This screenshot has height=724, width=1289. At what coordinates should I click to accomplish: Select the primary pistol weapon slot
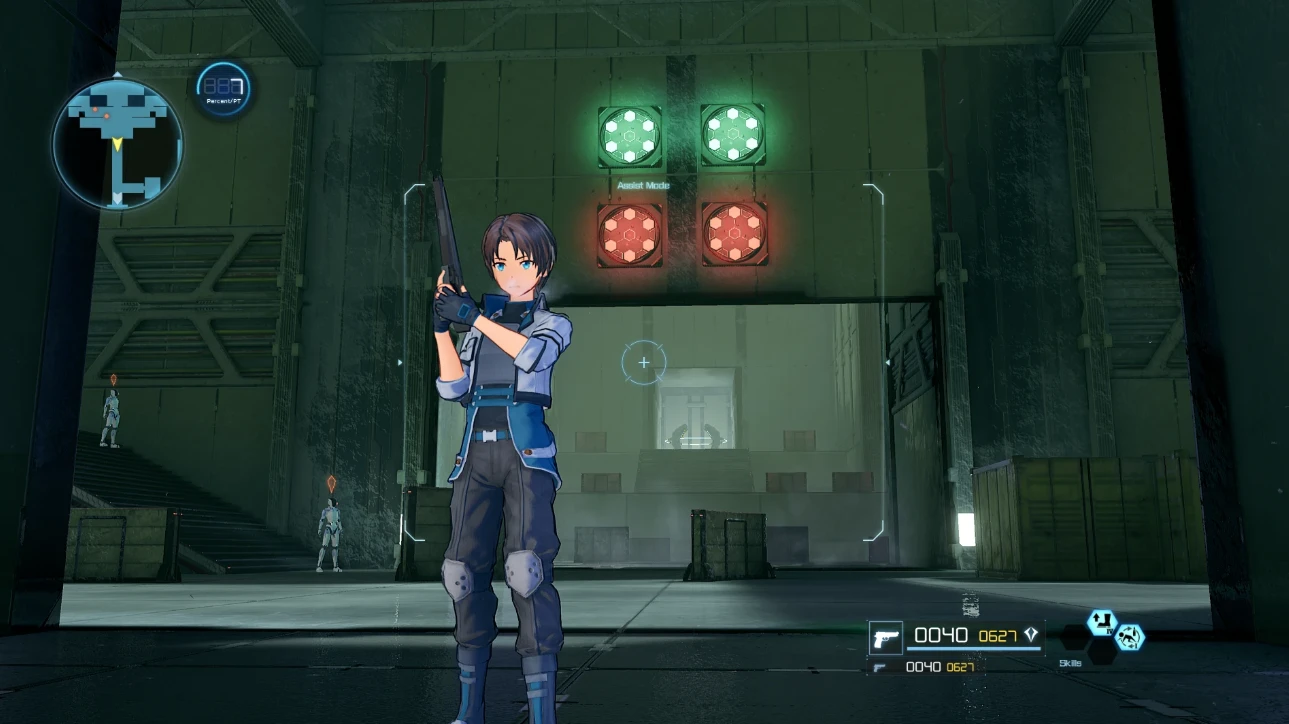[885, 637]
